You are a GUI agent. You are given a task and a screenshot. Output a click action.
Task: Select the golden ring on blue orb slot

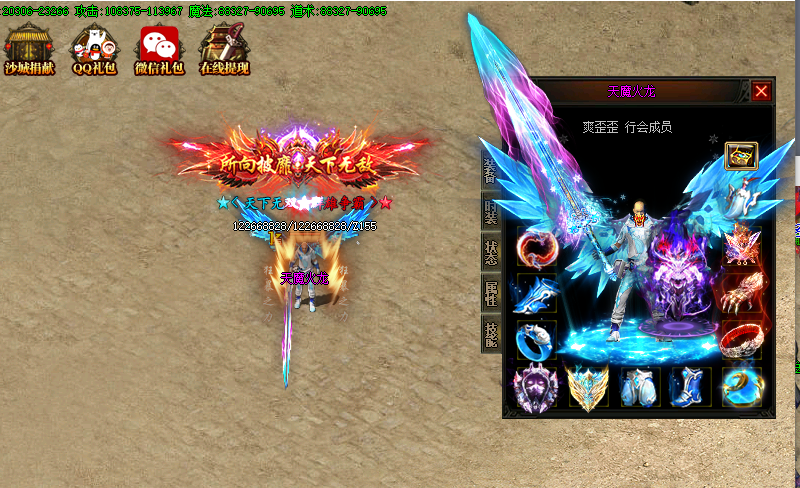(741, 387)
